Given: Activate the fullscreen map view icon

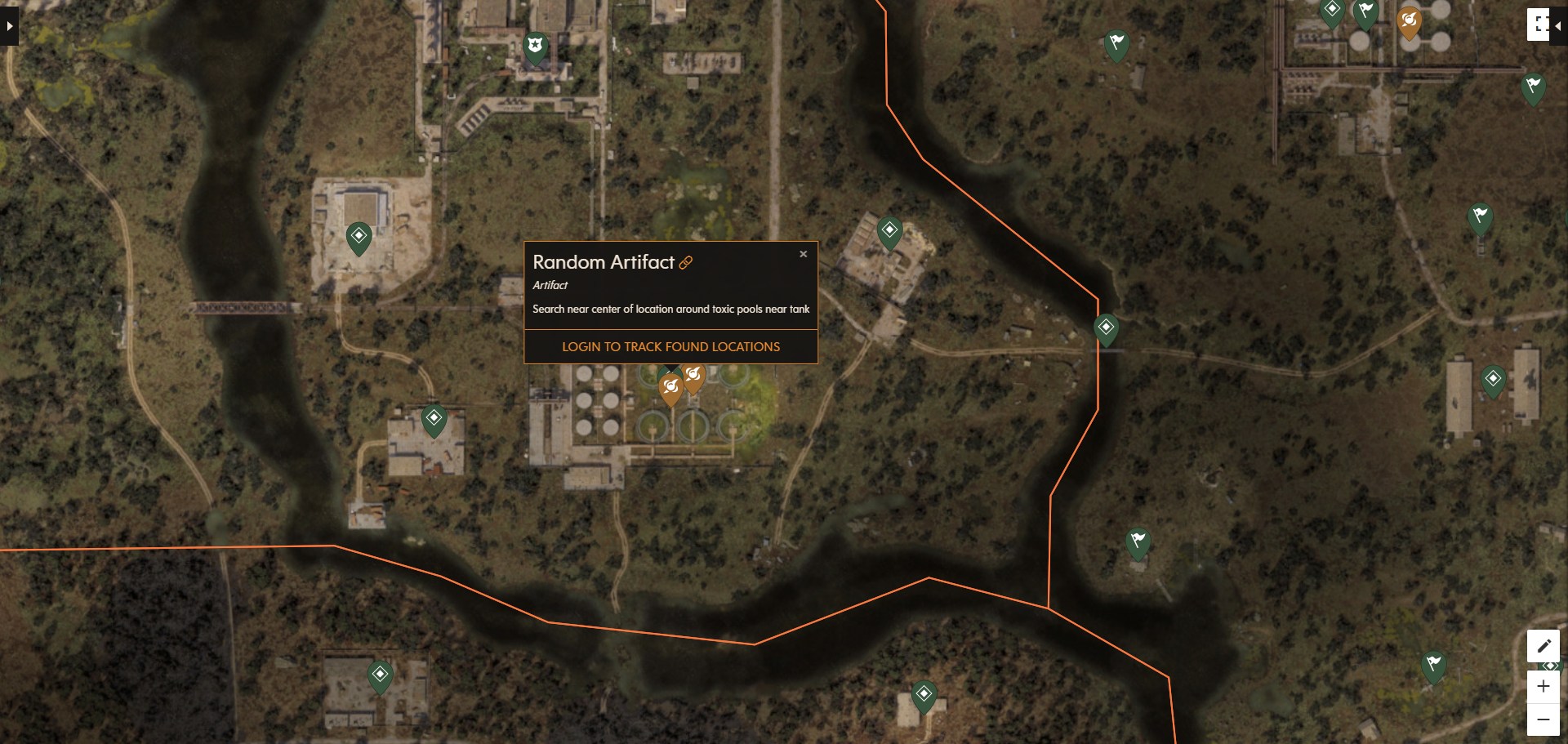Looking at the screenshot, I should [1539, 25].
